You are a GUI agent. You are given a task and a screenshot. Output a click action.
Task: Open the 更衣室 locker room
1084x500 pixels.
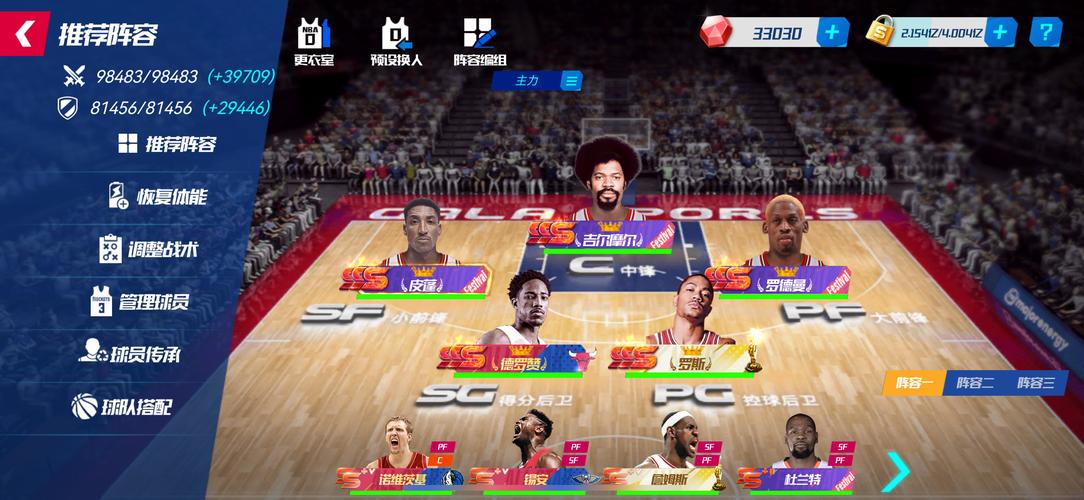313,42
